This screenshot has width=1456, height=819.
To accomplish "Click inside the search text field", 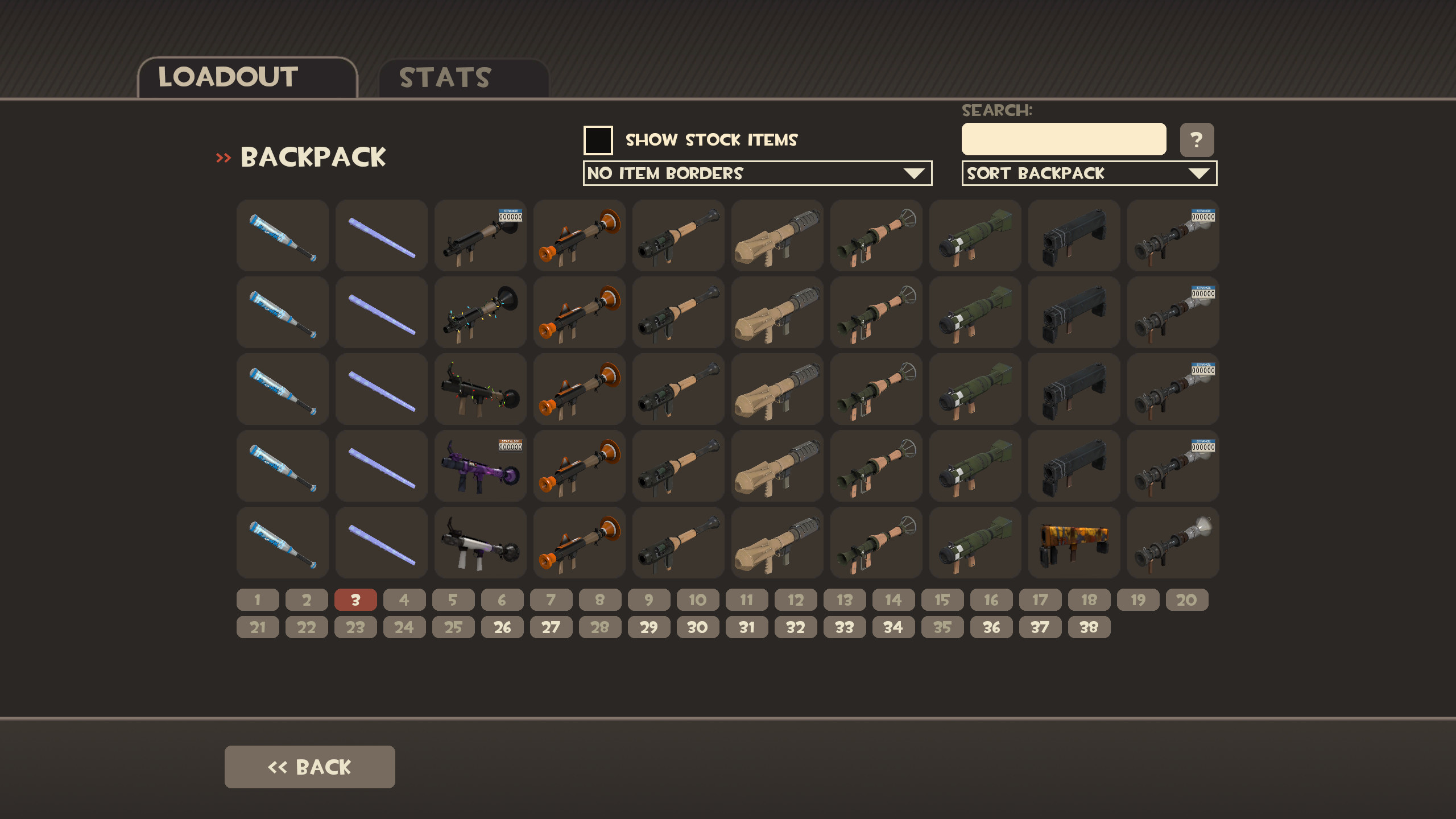I will pos(1063,138).
